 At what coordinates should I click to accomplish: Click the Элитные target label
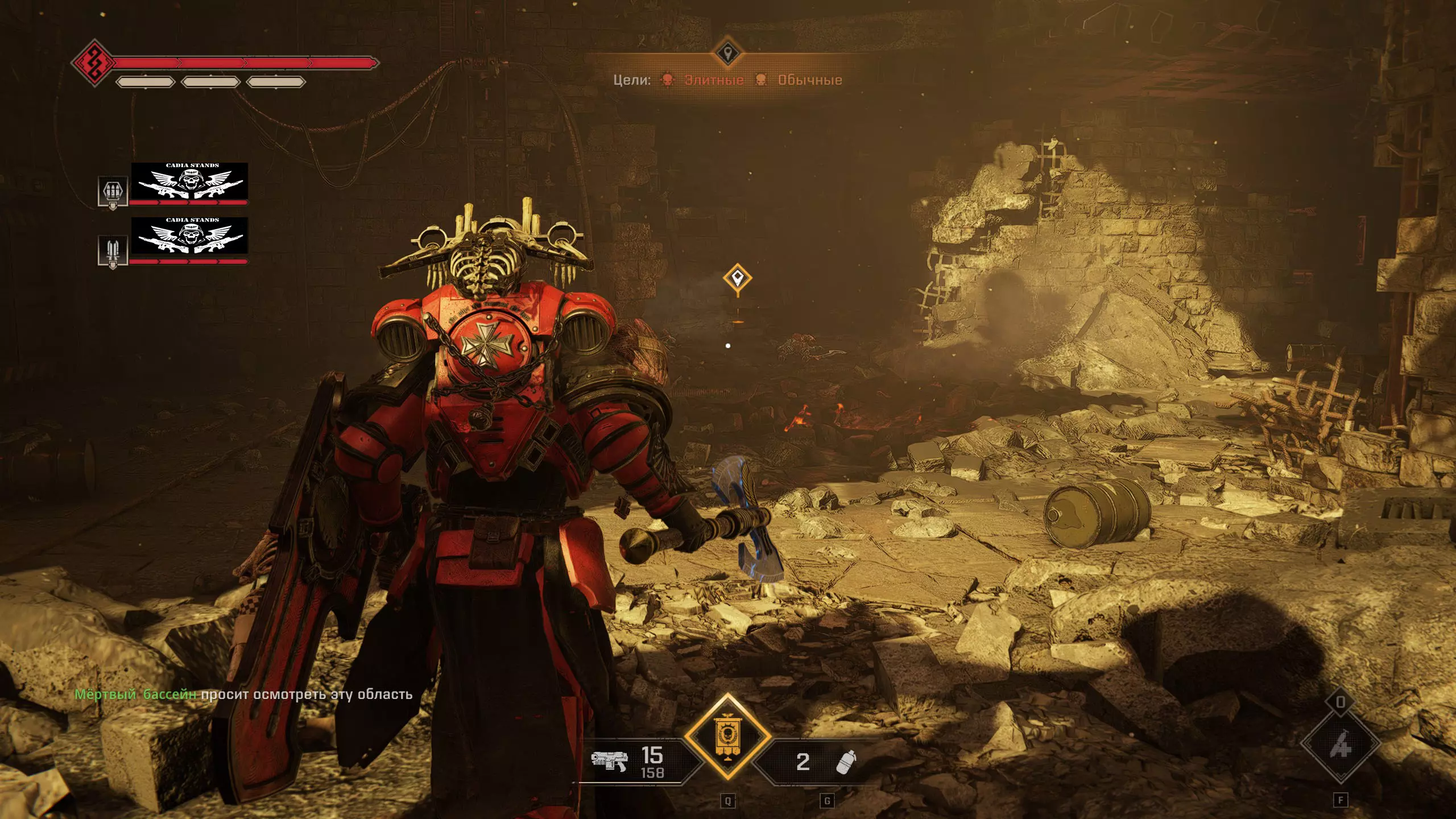pyautogui.click(x=714, y=80)
